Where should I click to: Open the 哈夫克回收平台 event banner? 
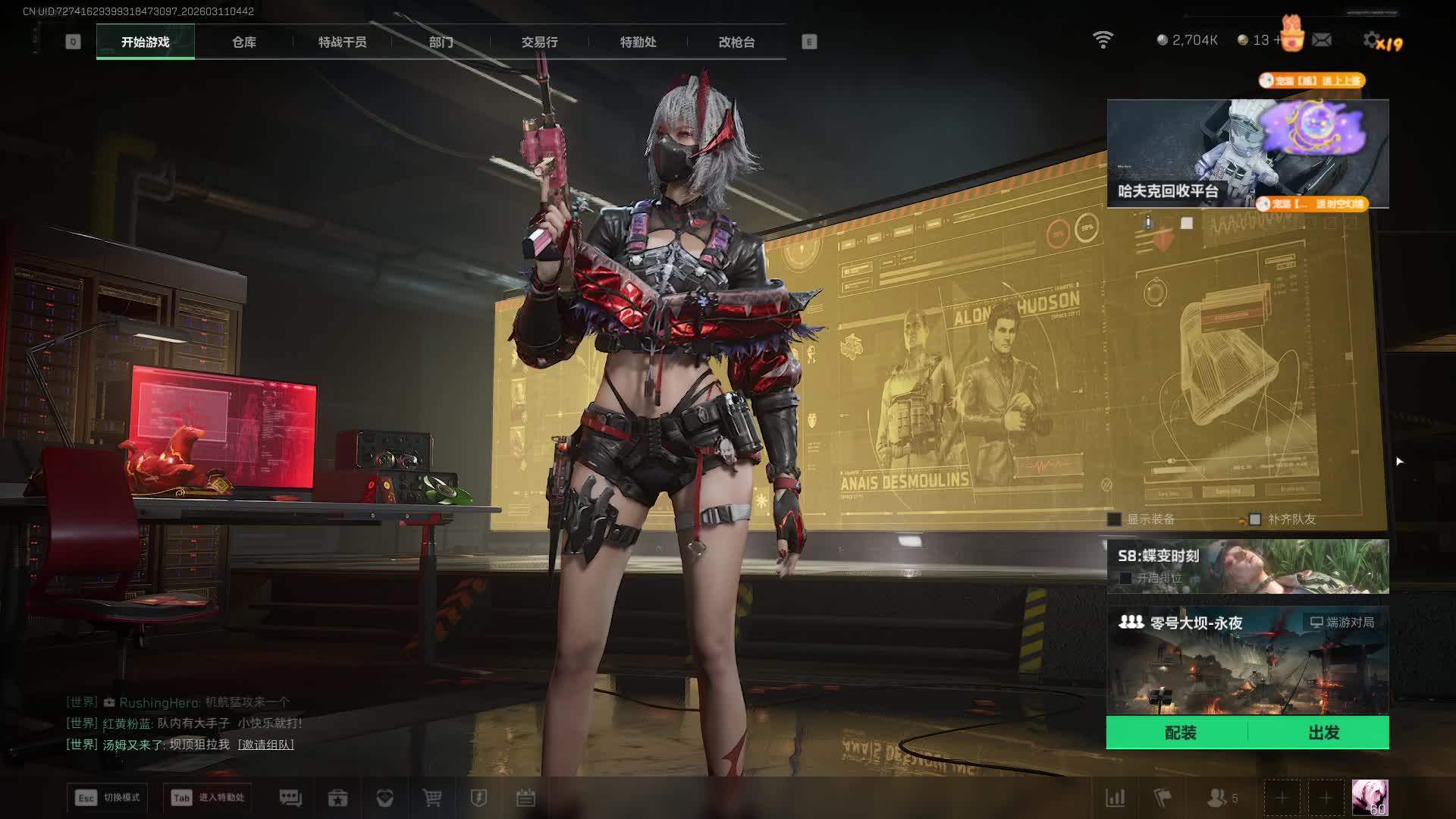1247,153
